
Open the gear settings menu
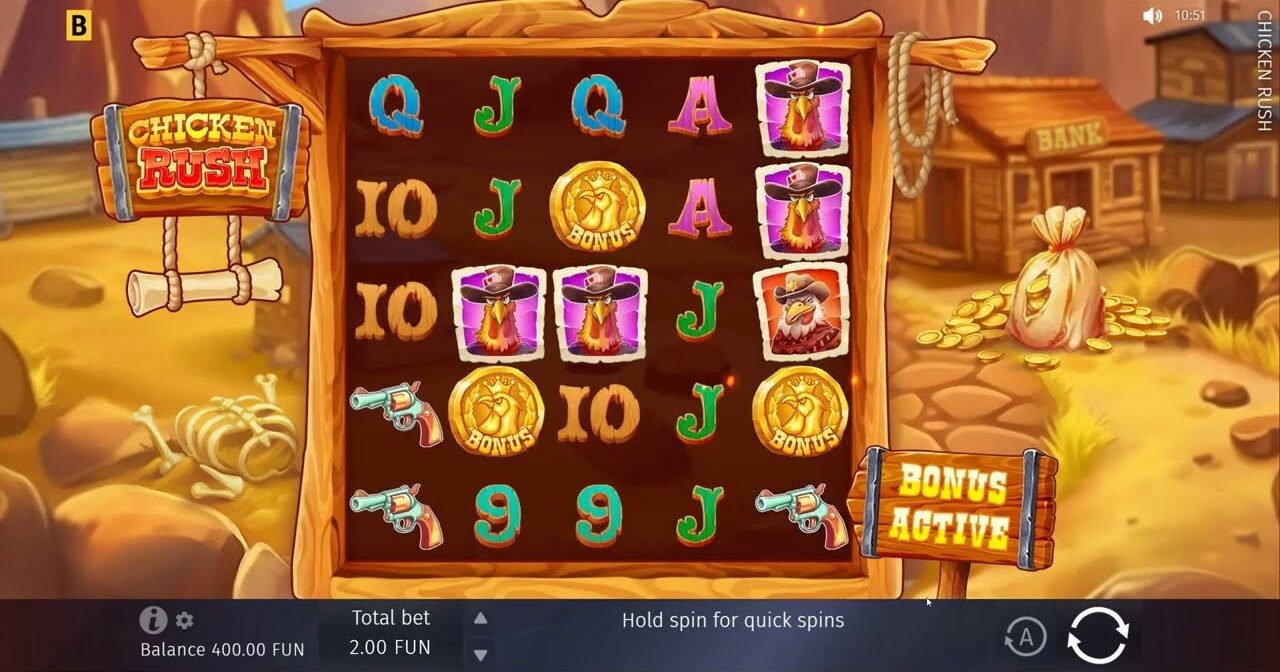coord(184,620)
